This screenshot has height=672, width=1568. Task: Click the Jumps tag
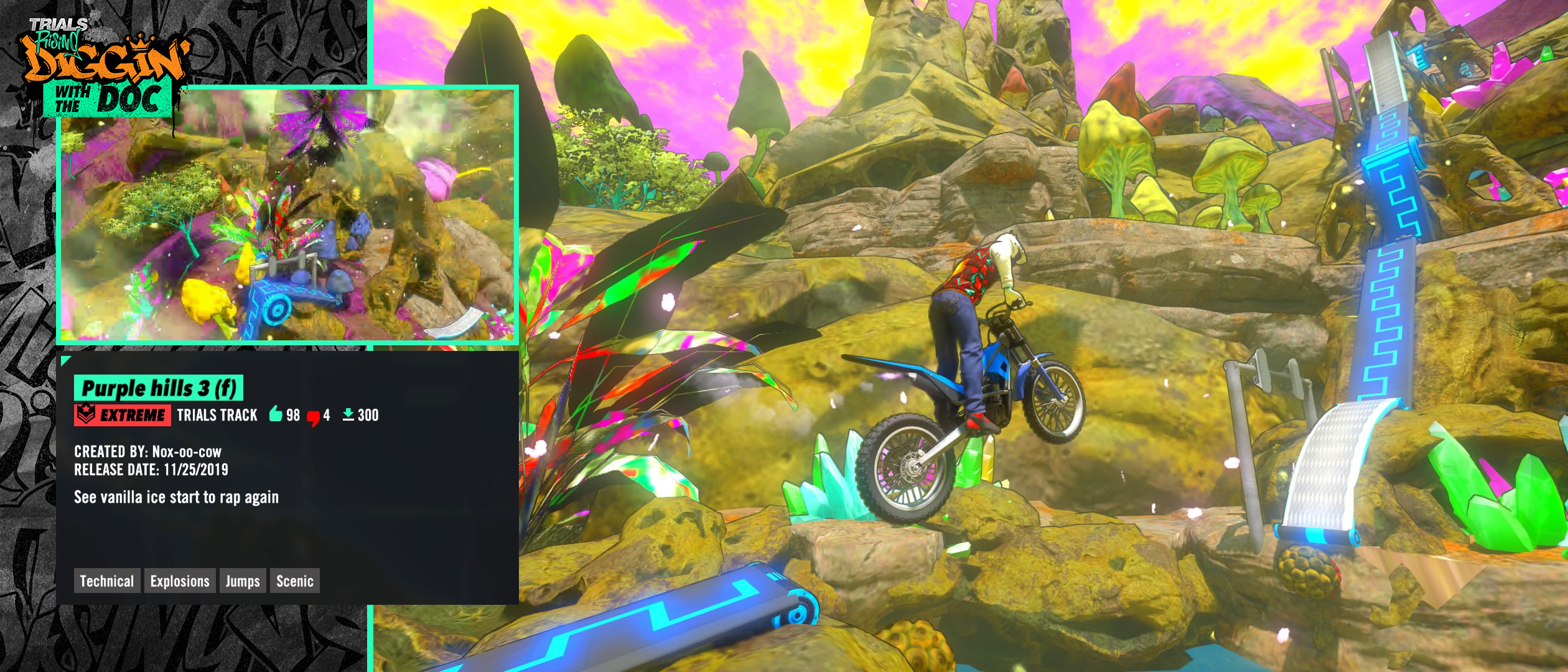[x=243, y=581]
